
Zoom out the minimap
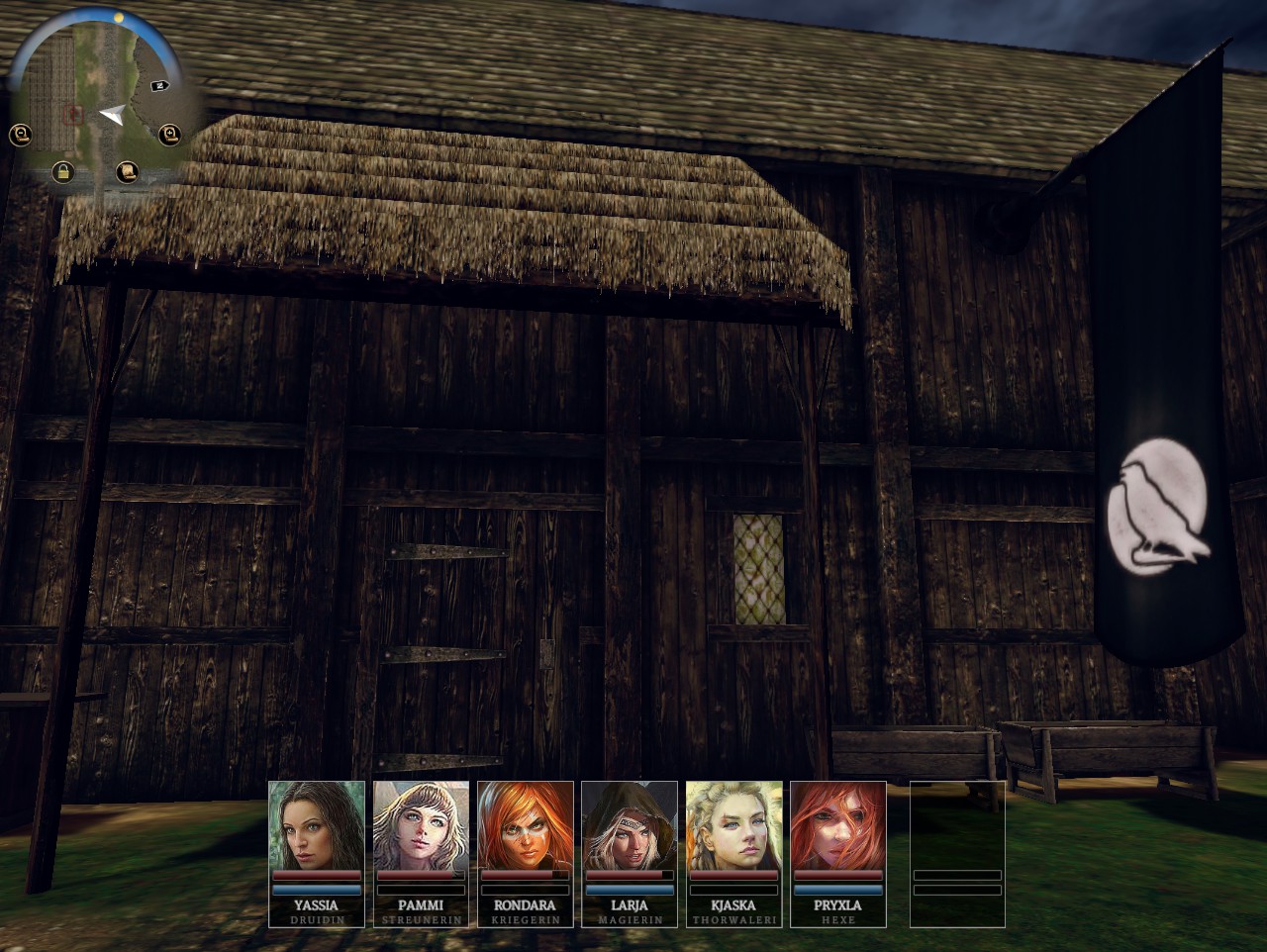[x=20, y=135]
